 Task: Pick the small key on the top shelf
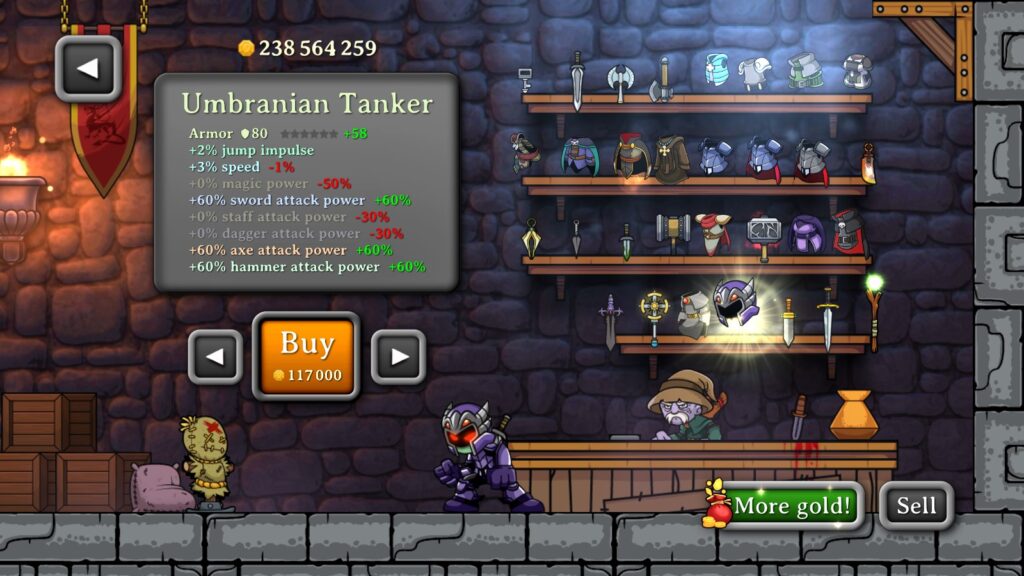pos(526,80)
